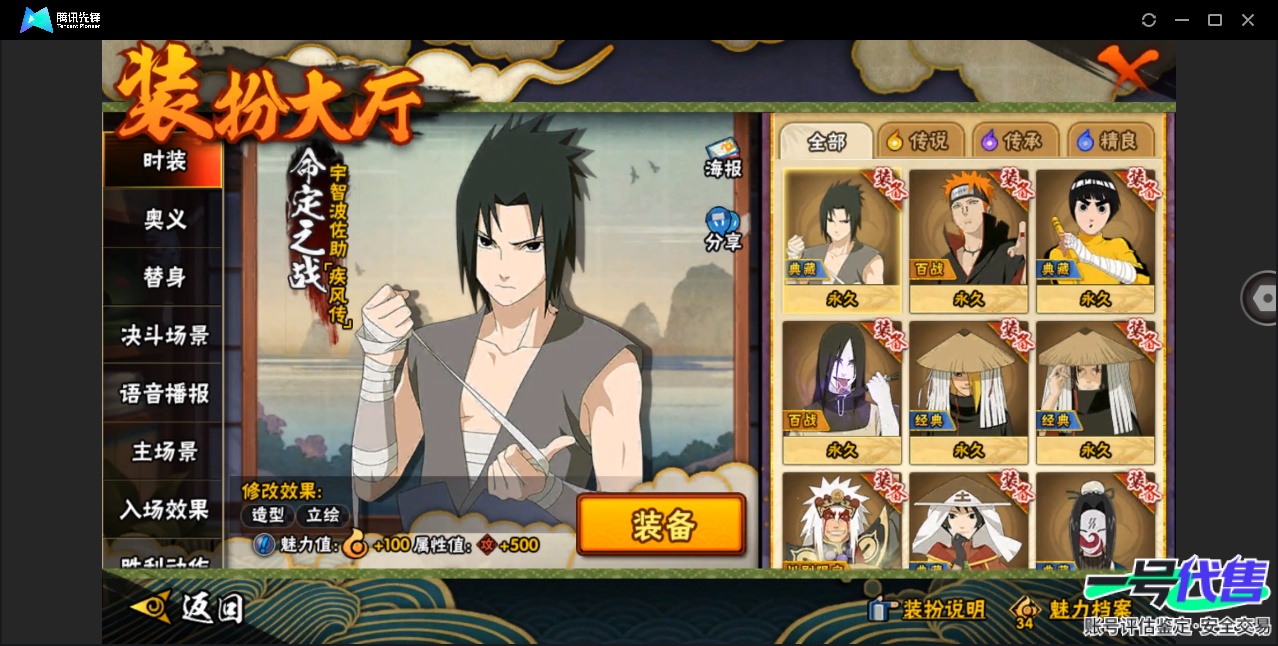Image resolution: width=1278 pixels, height=646 pixels.
Task: Open the 决斗场景 section
Action: click(164, 335)
